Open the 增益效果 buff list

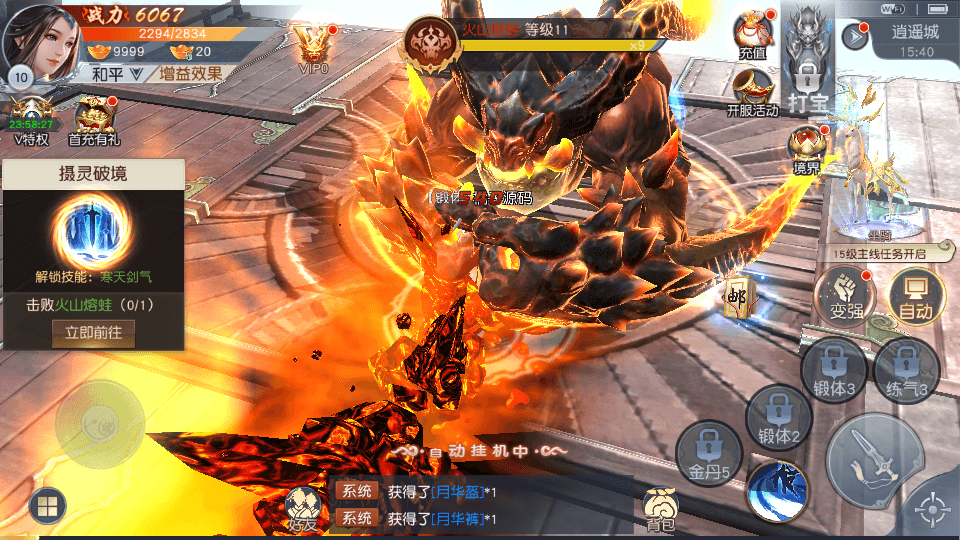[189, 73]
